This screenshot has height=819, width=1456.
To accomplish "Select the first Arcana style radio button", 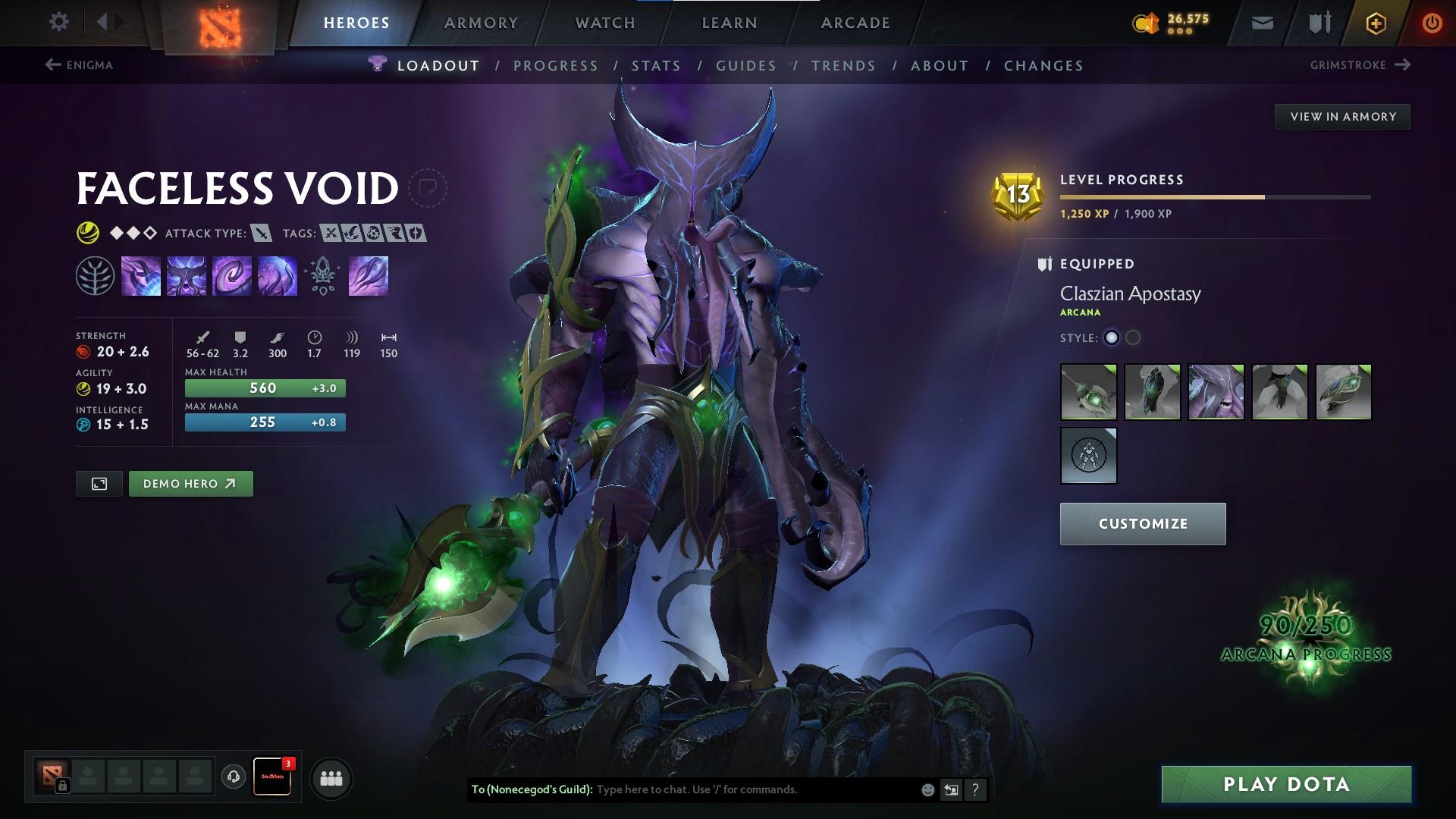I will click(x=1112, y=338).
